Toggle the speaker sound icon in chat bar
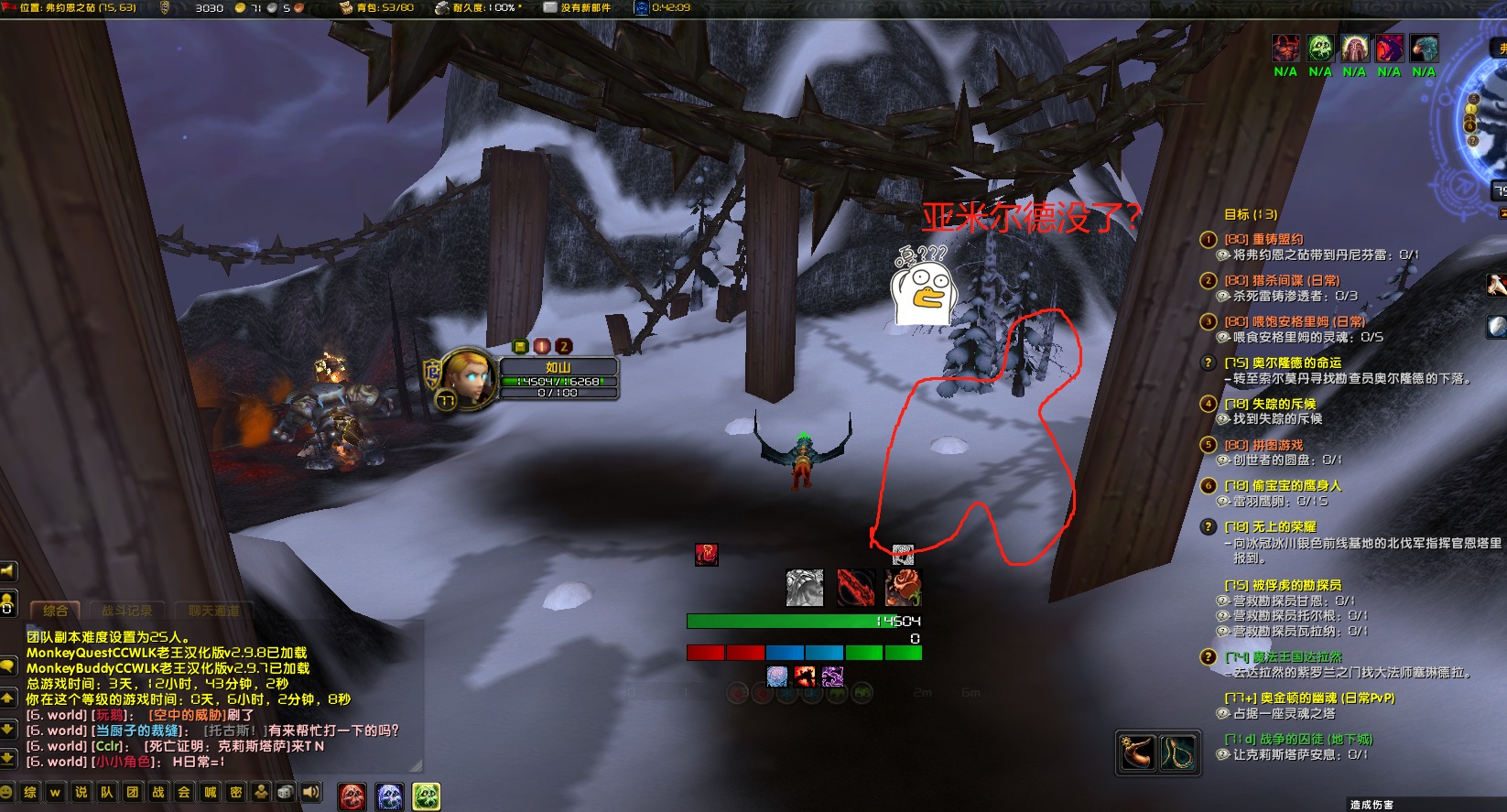Viewport: 1507px width, 812px height. (311, 793)
